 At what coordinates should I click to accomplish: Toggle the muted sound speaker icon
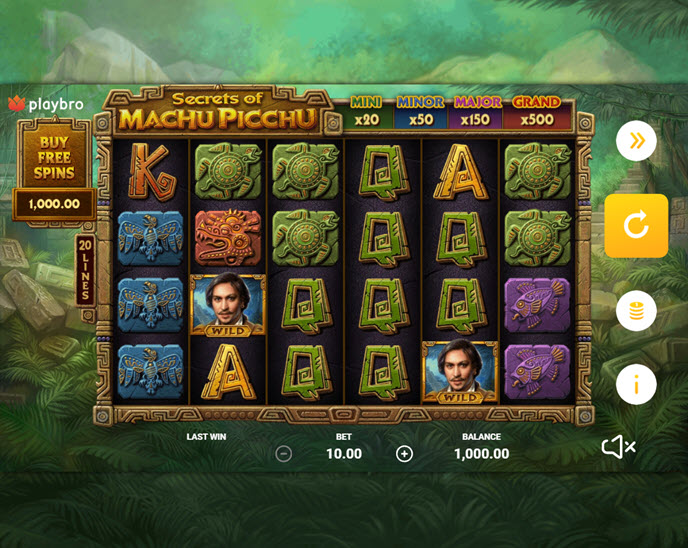pyautogui.click(x=618, y=447)
